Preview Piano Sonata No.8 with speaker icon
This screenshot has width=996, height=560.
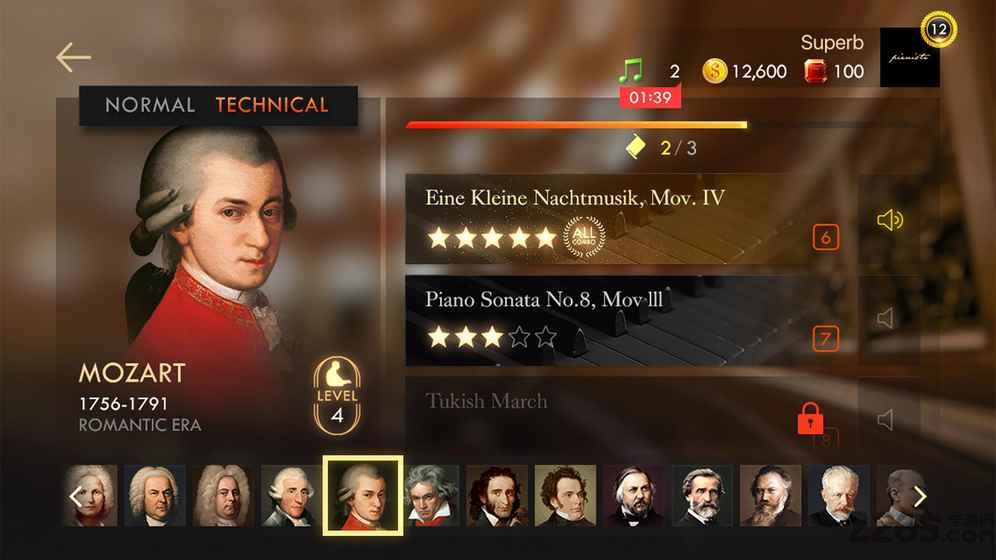[x=888, y=319]
